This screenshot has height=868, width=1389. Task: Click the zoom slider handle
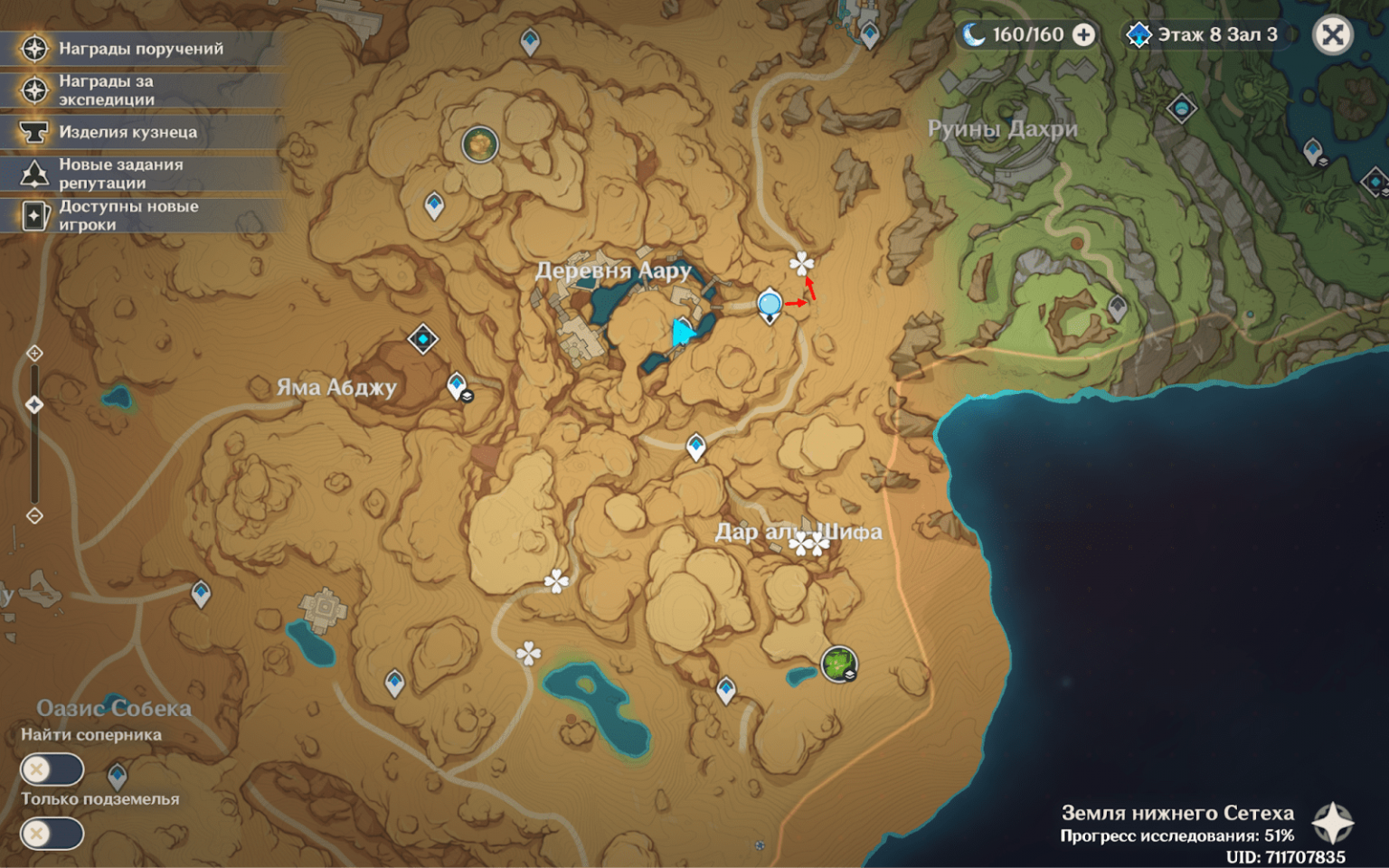click(34, 404)
